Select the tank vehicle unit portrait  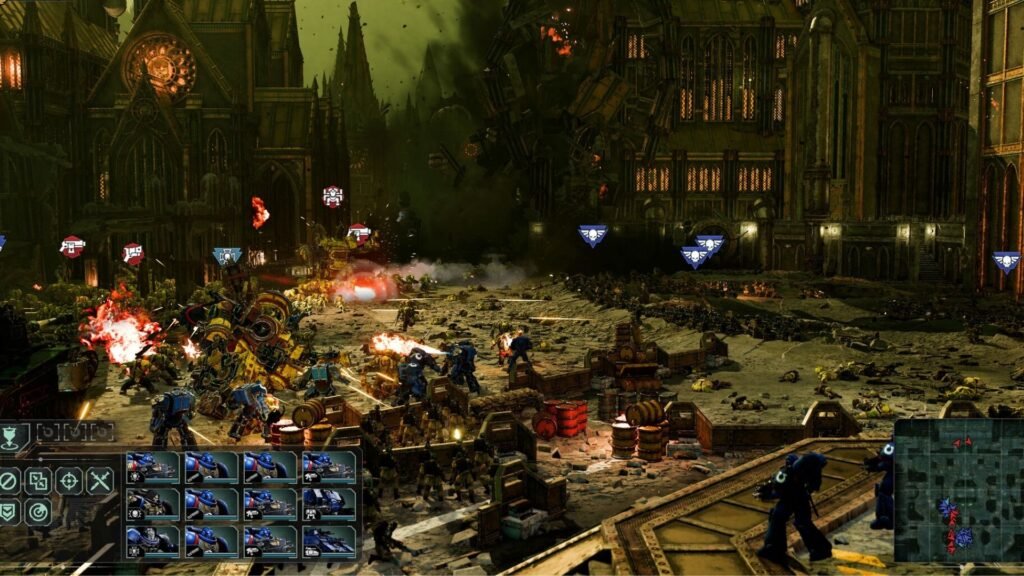pyautogui.click(x=328, y=541)
